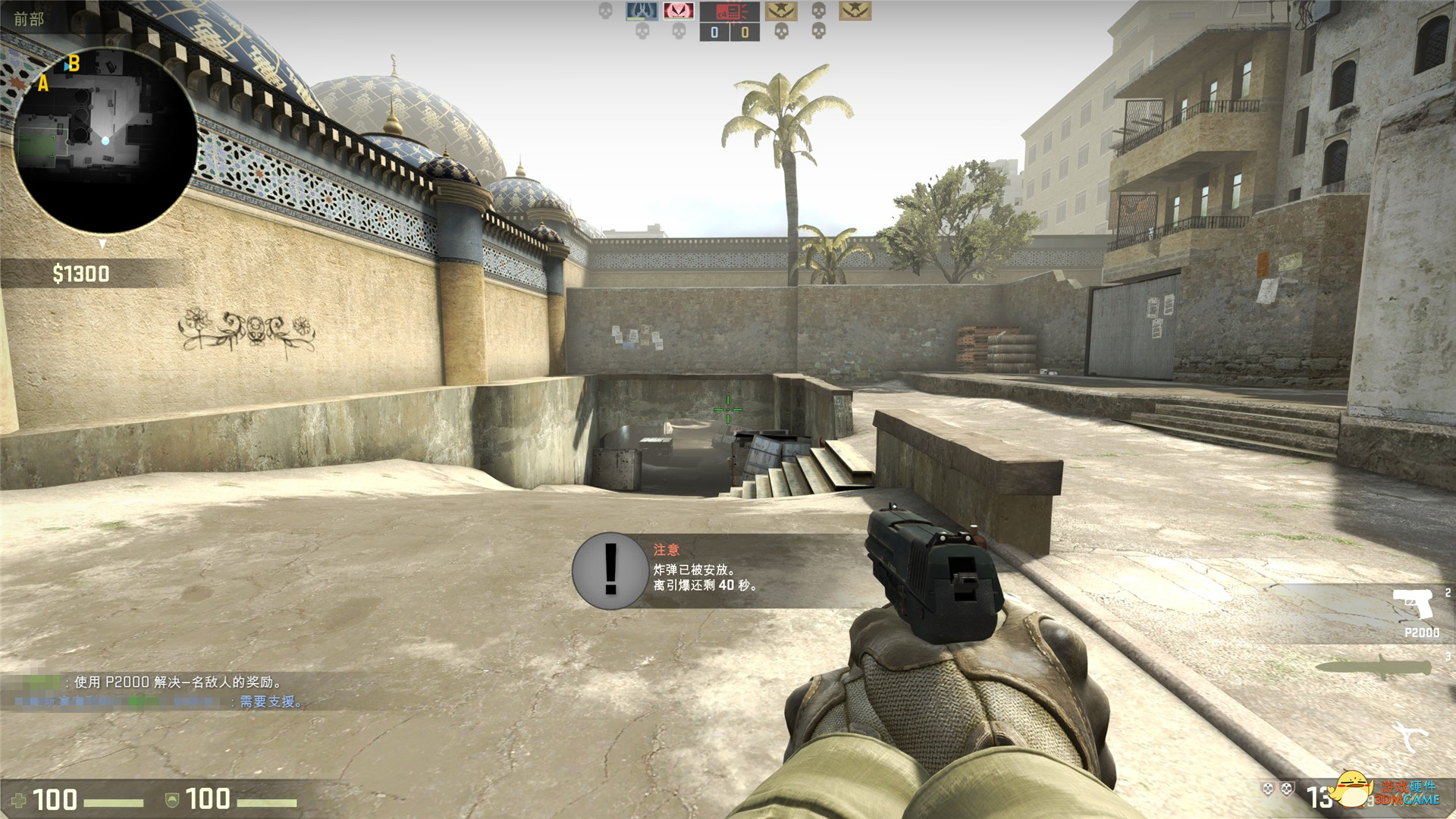Click the 前部 location label
The height and width of the screenshot is (819, 1456).
[x=29, y=19]
